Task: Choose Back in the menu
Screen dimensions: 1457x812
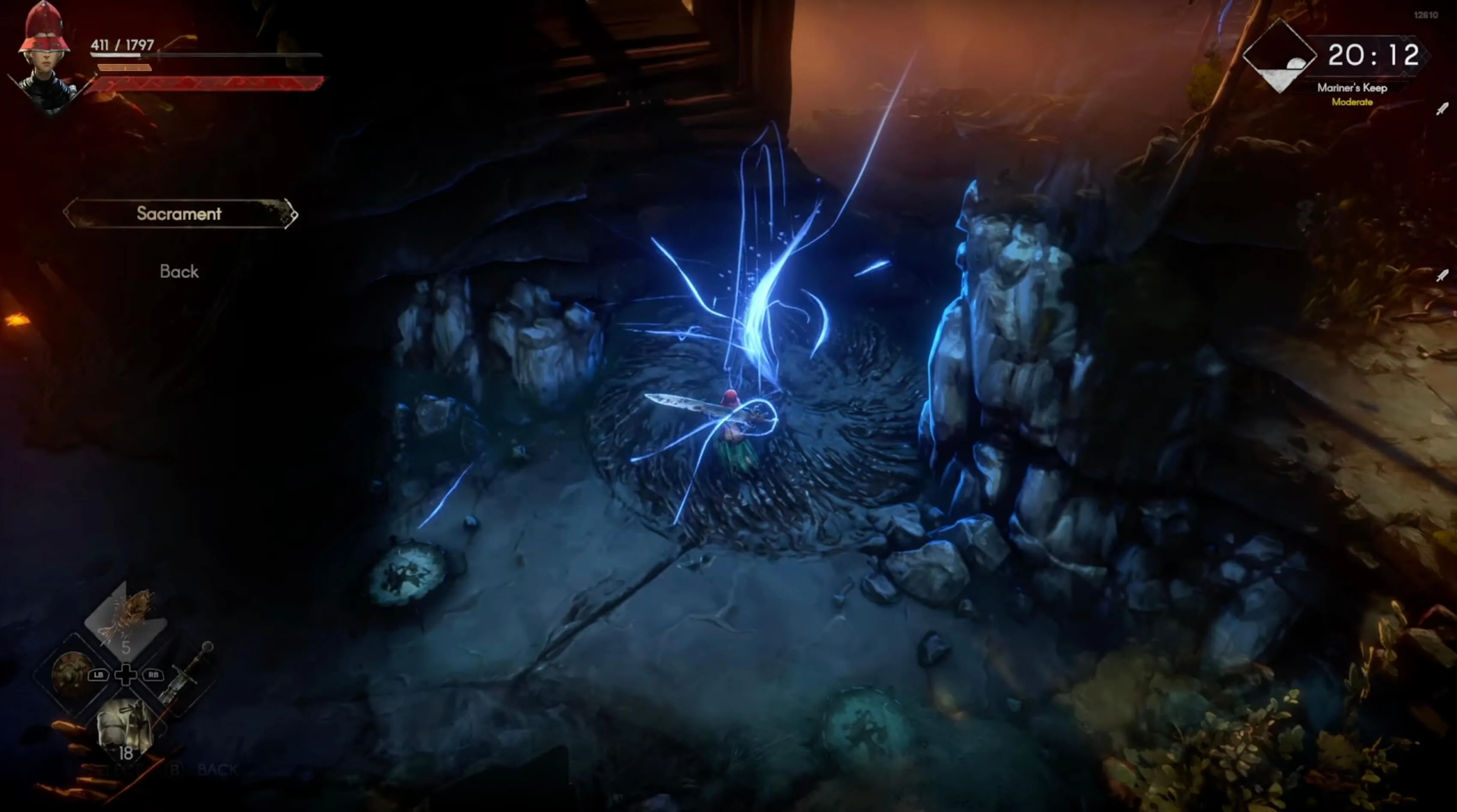Action: click(179, 272)
